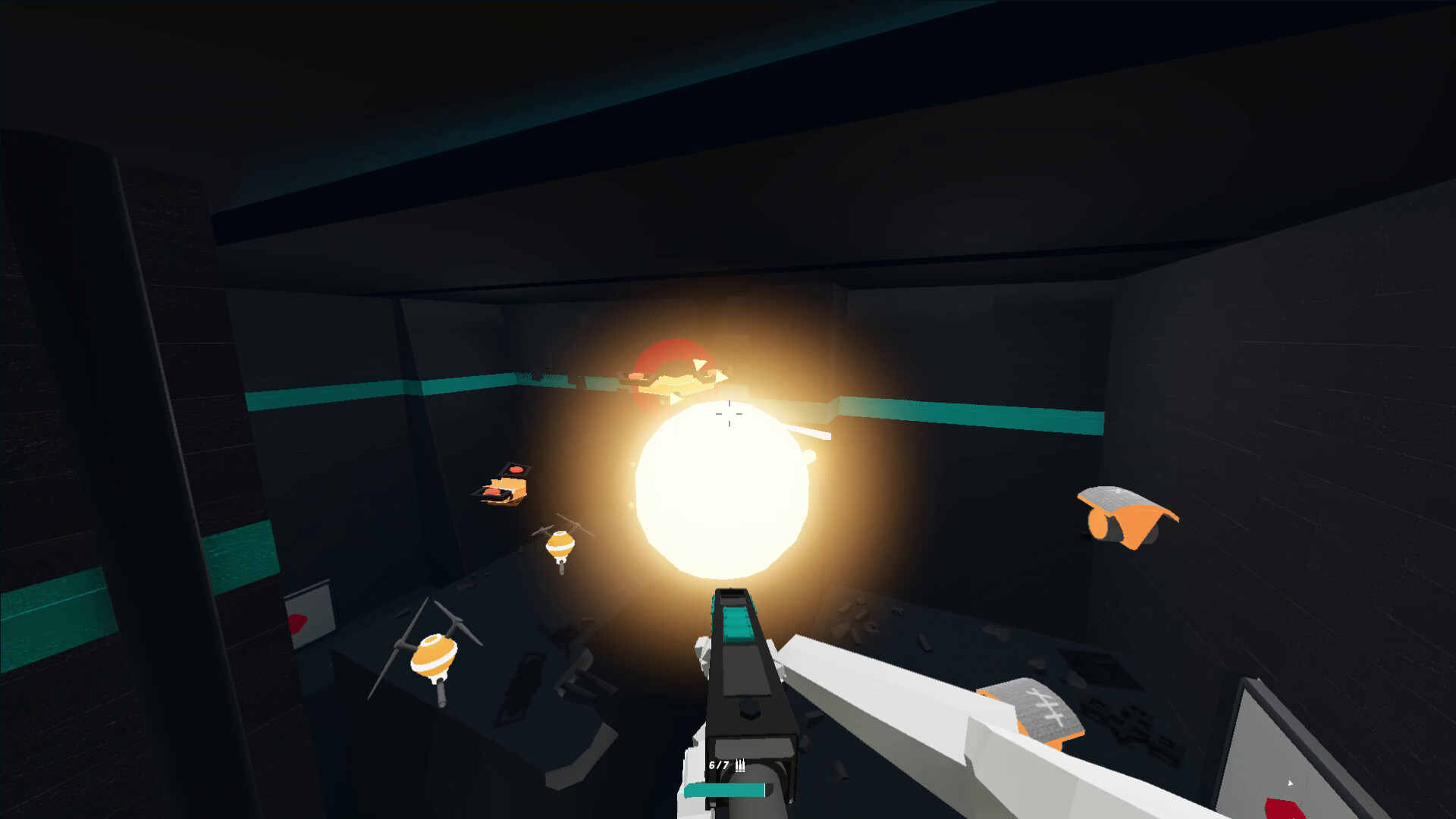Click the bullet magazine icon beside the ammo counter
Screen dimensions: 1456x819
[742, 766]
